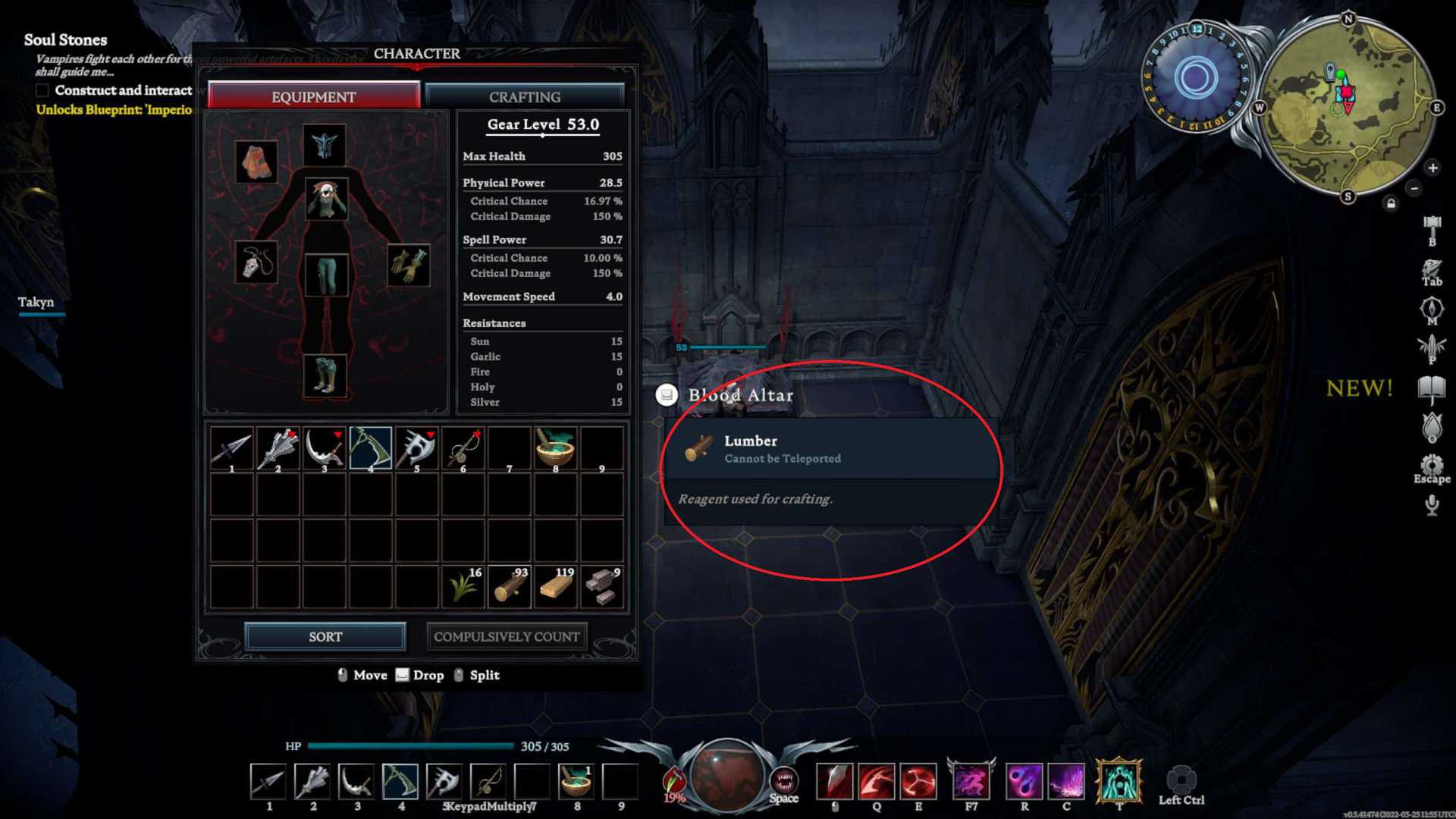Open the day-night clock wheel
1456x819 pixels.
click(1197, 74)
